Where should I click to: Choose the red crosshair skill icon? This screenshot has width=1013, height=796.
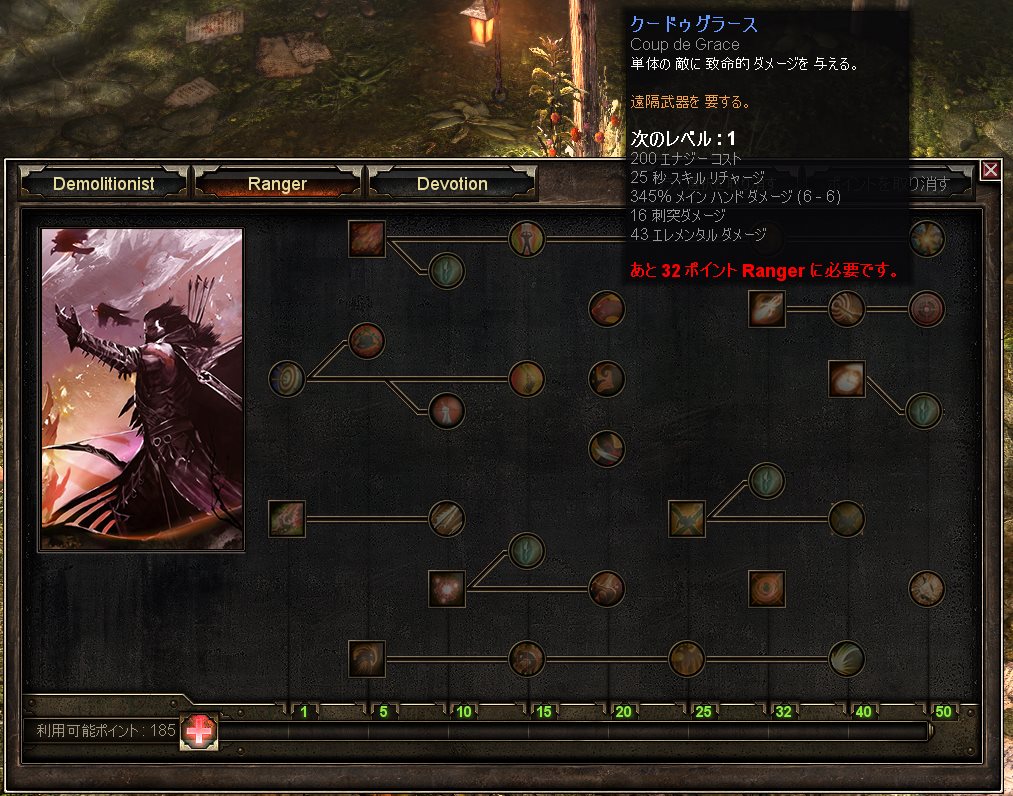[x=927, y=309]
